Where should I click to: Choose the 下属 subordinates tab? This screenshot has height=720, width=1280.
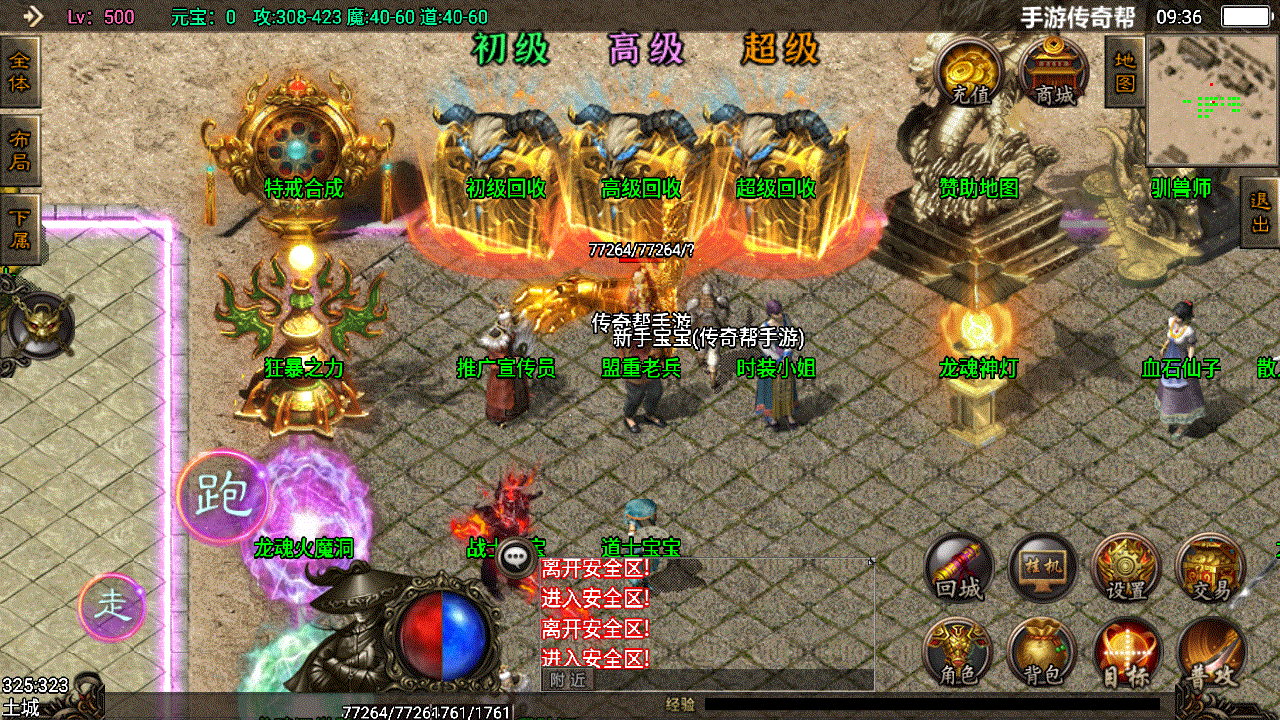click(19, 229)
